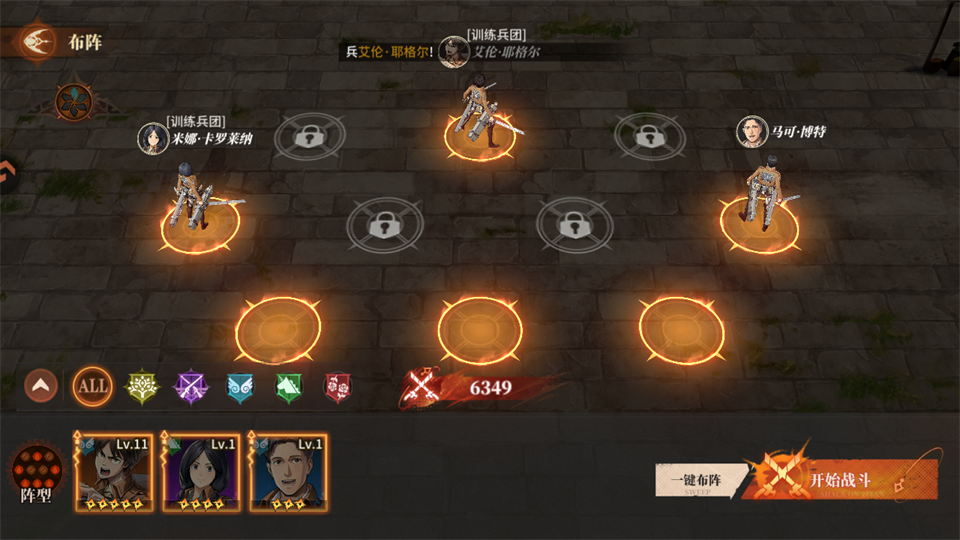Filter heroes by green unicorn emblem

289,386
